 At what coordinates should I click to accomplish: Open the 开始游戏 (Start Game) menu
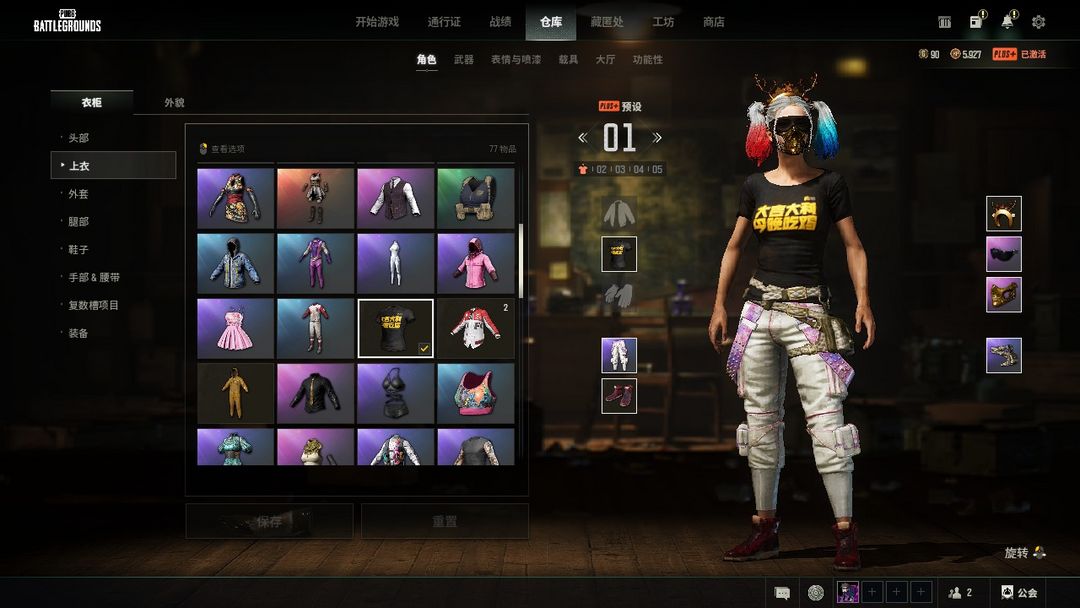pos(377,22)
